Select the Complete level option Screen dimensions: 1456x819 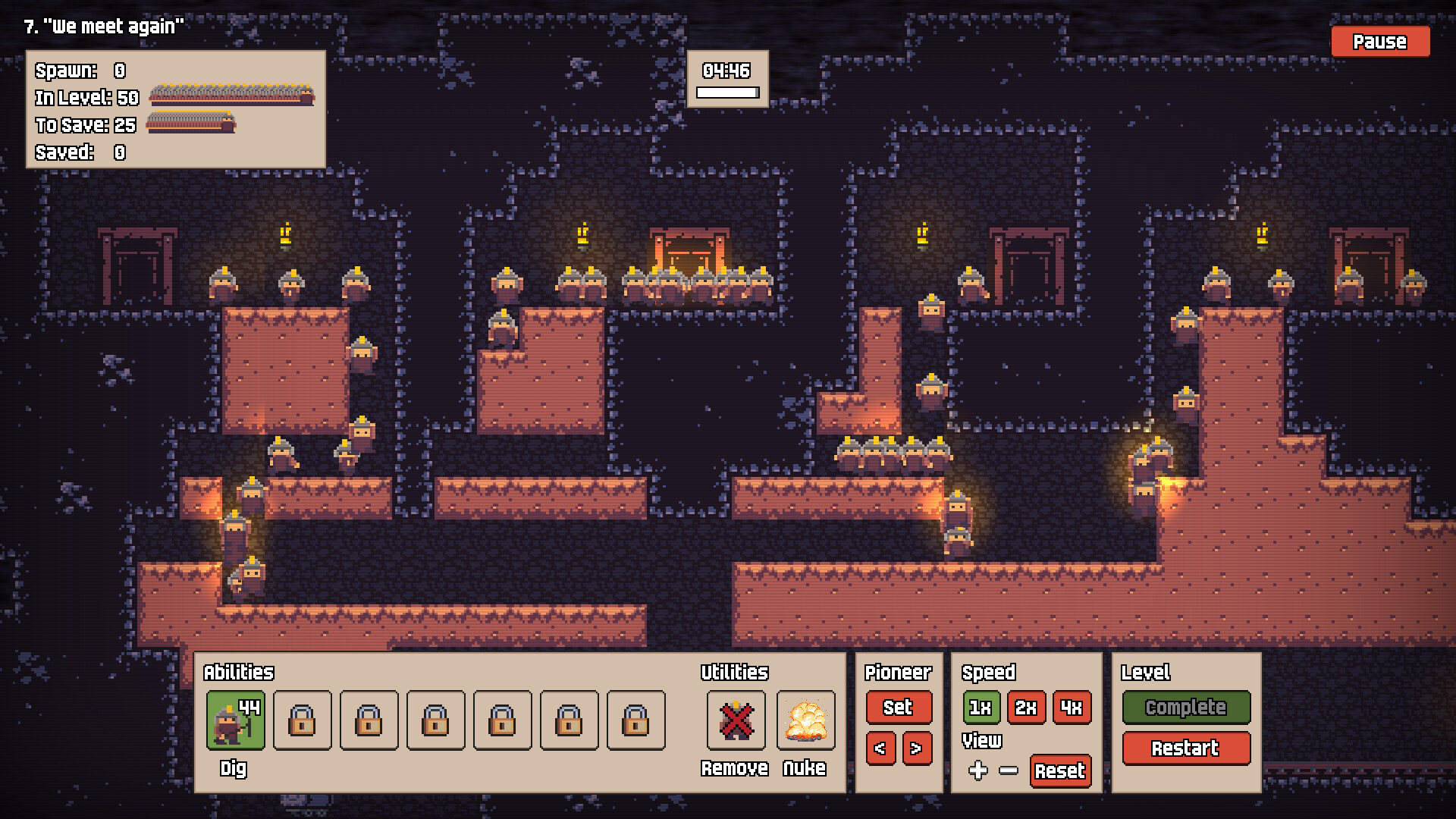pyautogui.click(x=1187, y=708)
